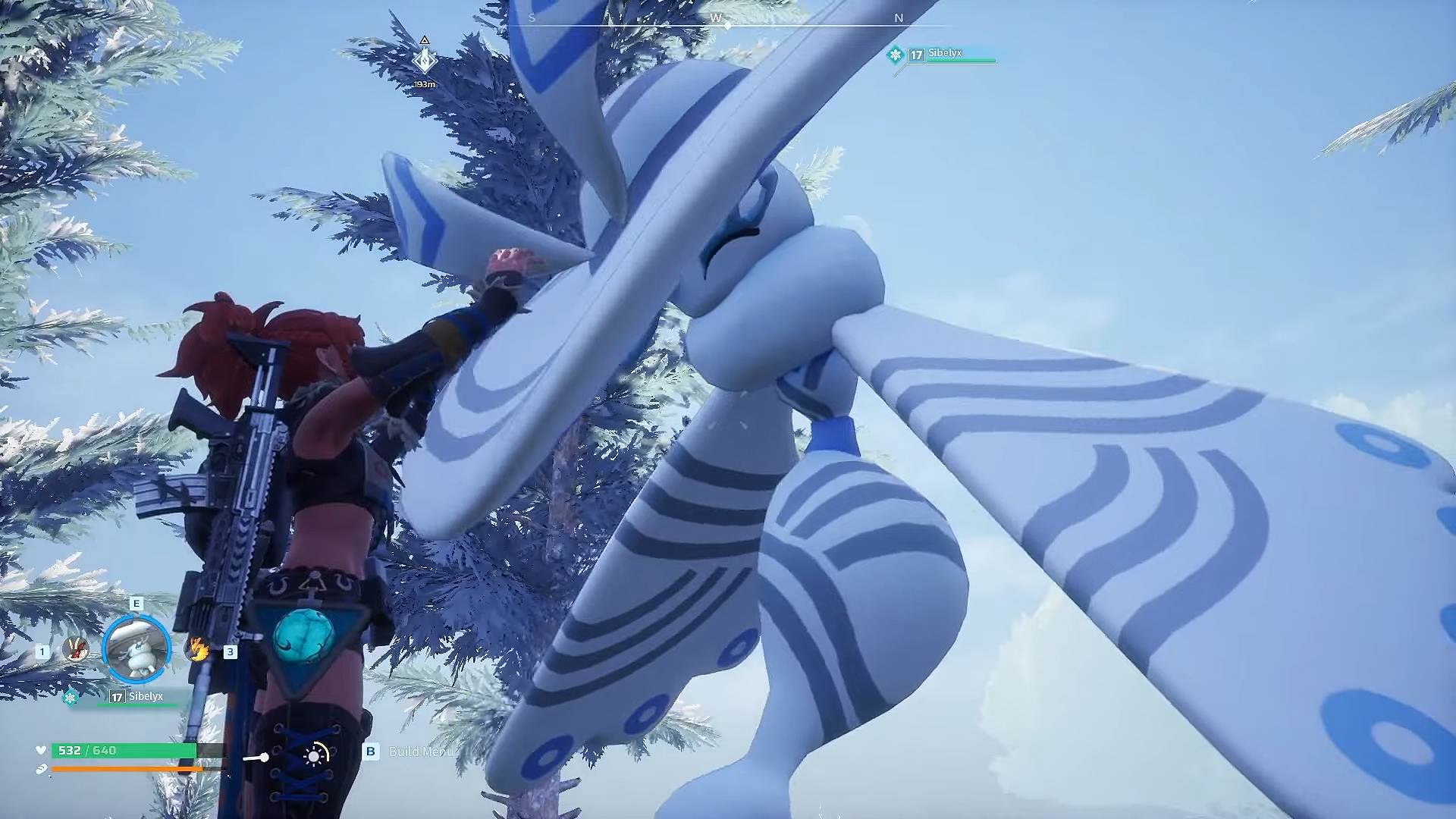Viewport: 1456px width, 819px height.
Task: Select the Sibelyx portrait in the party wheel
Action: pos(136,649)
